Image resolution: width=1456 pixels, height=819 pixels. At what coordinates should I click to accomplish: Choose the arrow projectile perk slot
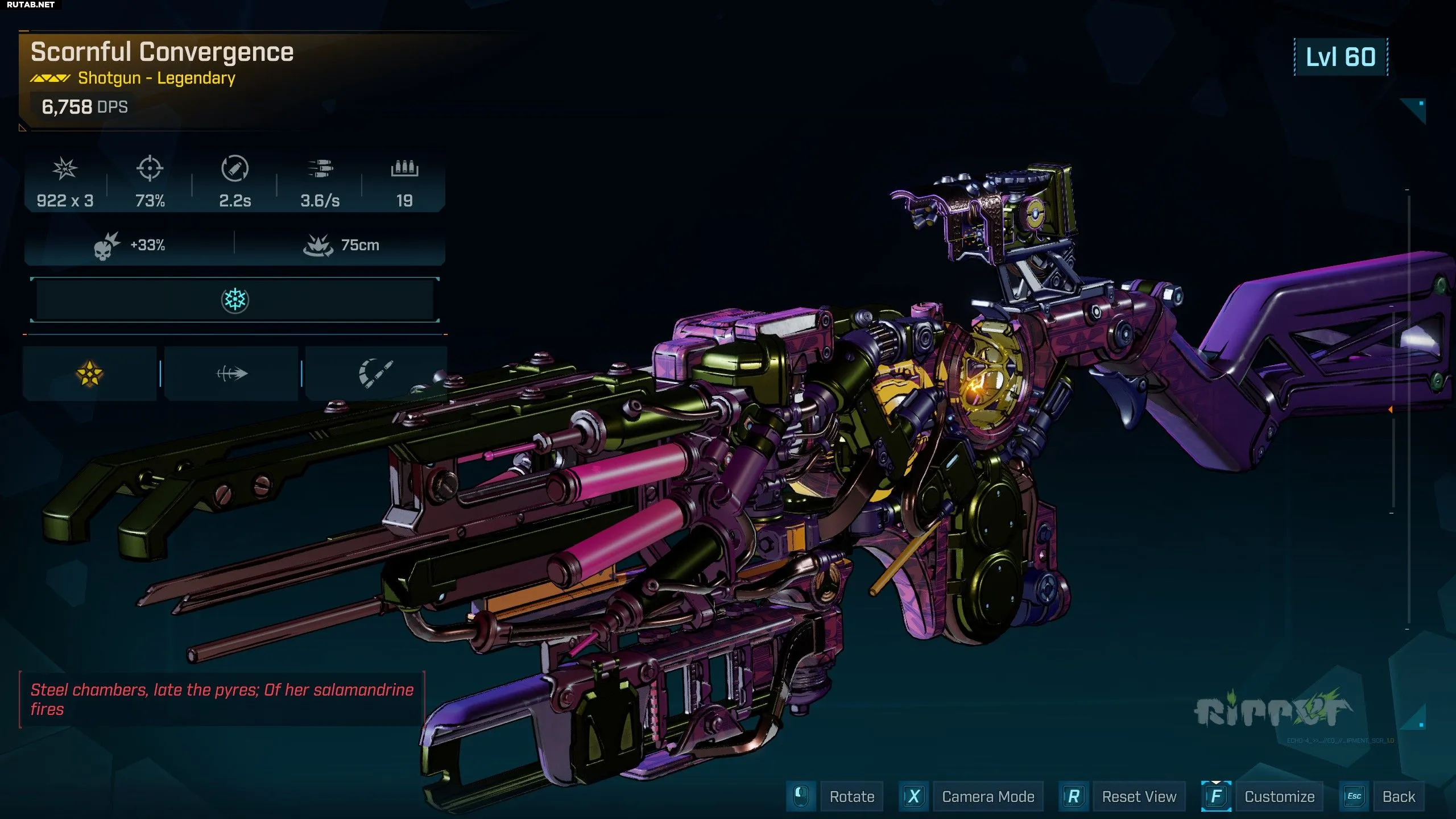tap(231, 374)
